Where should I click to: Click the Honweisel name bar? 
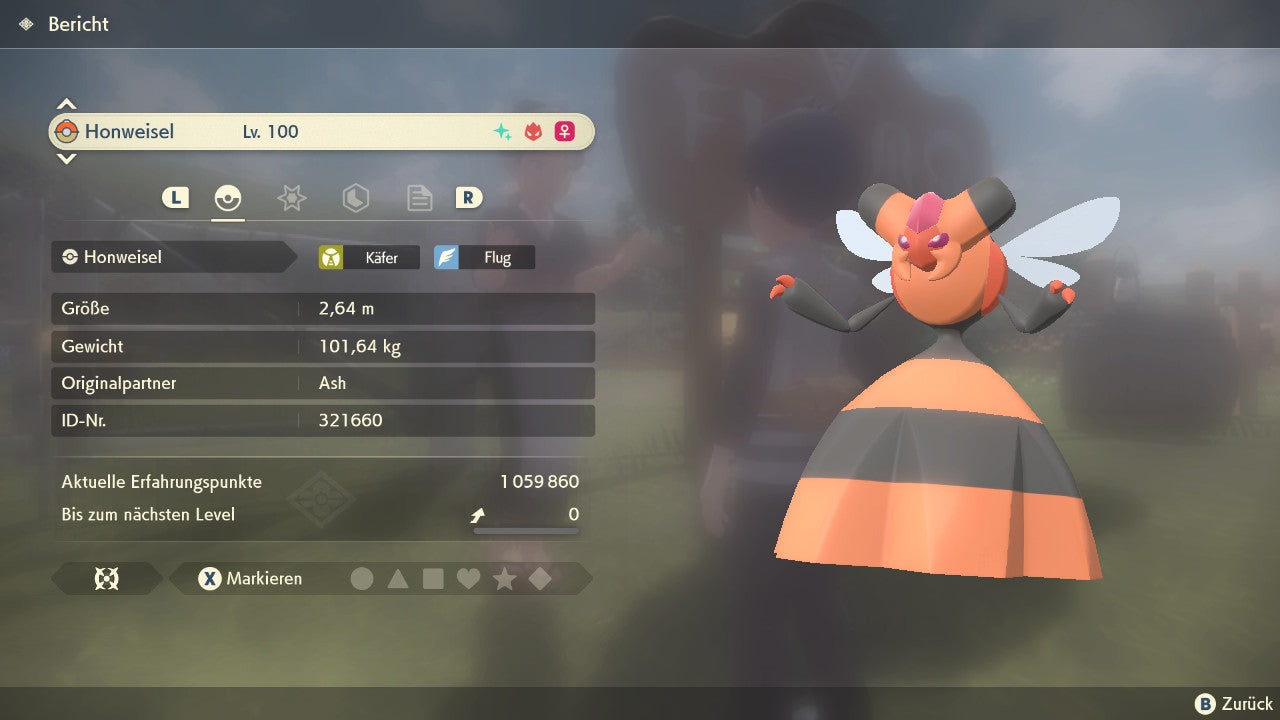(320, 131)
